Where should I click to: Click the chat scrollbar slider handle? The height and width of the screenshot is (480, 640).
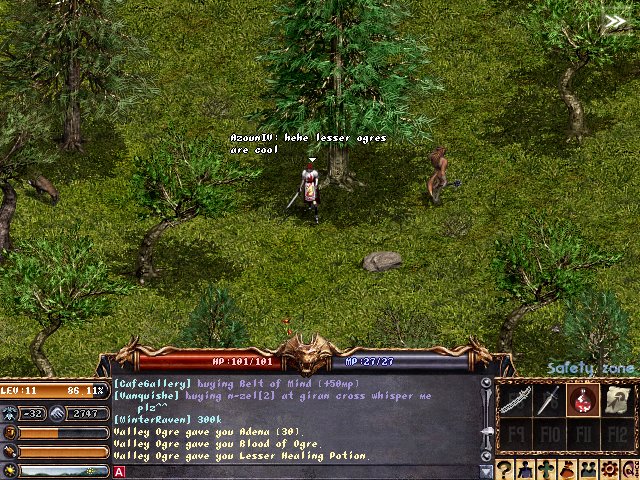pyautogui.click(x=486, y=431)
